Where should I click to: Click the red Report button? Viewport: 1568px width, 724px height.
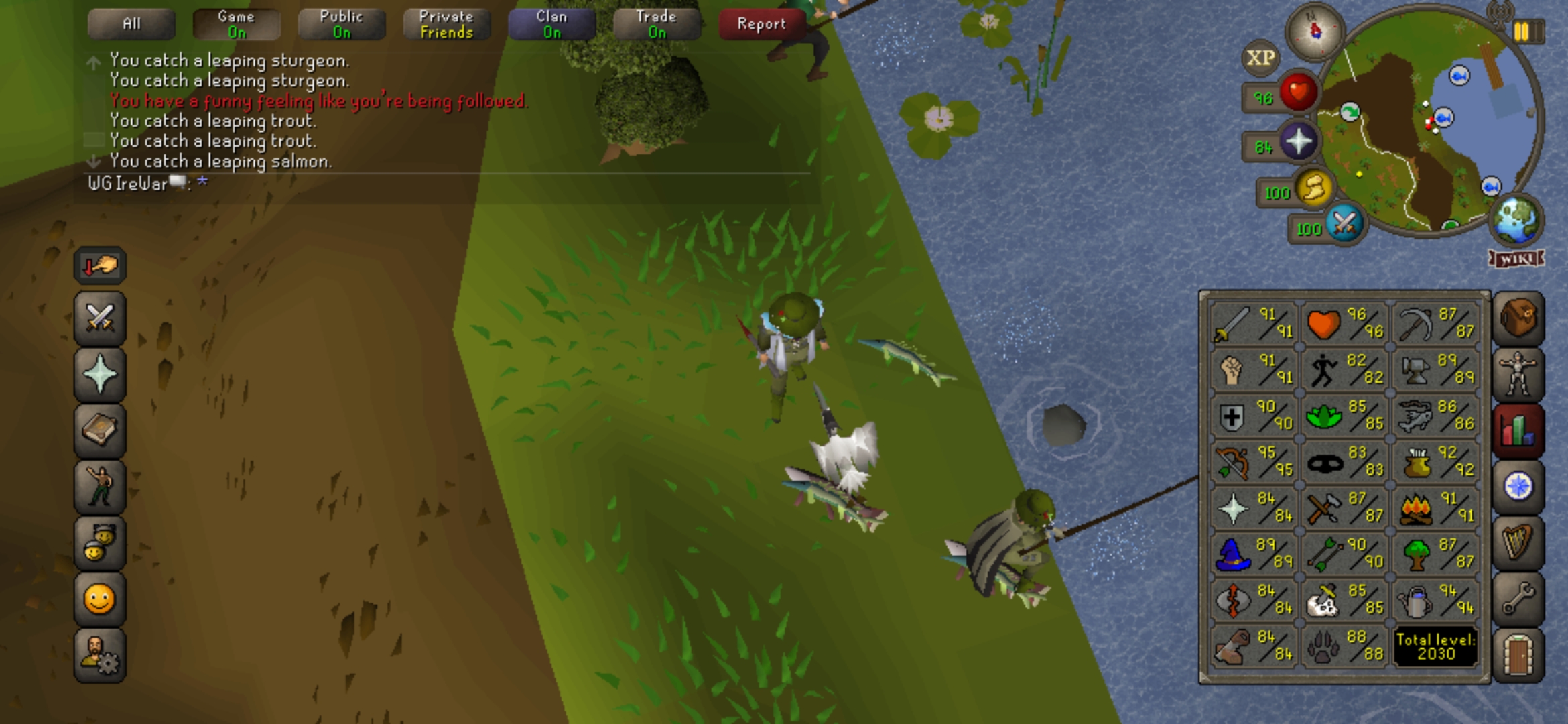click(x=761, y=24)
